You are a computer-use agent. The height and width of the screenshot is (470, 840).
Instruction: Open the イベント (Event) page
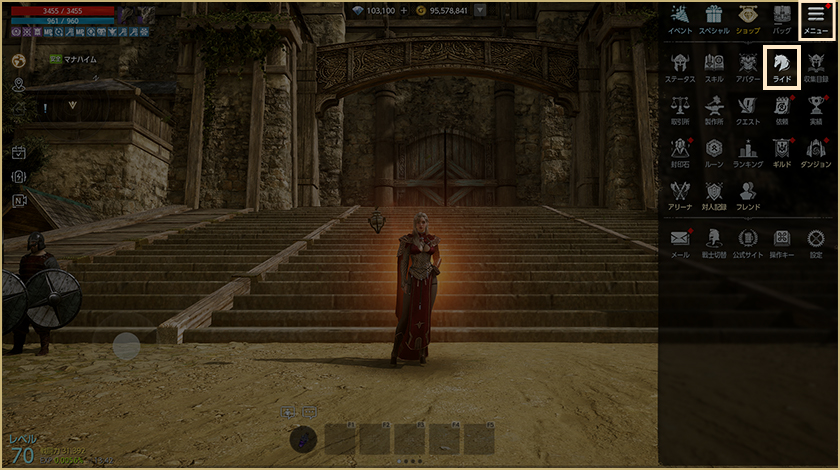[x=680, y=19]
